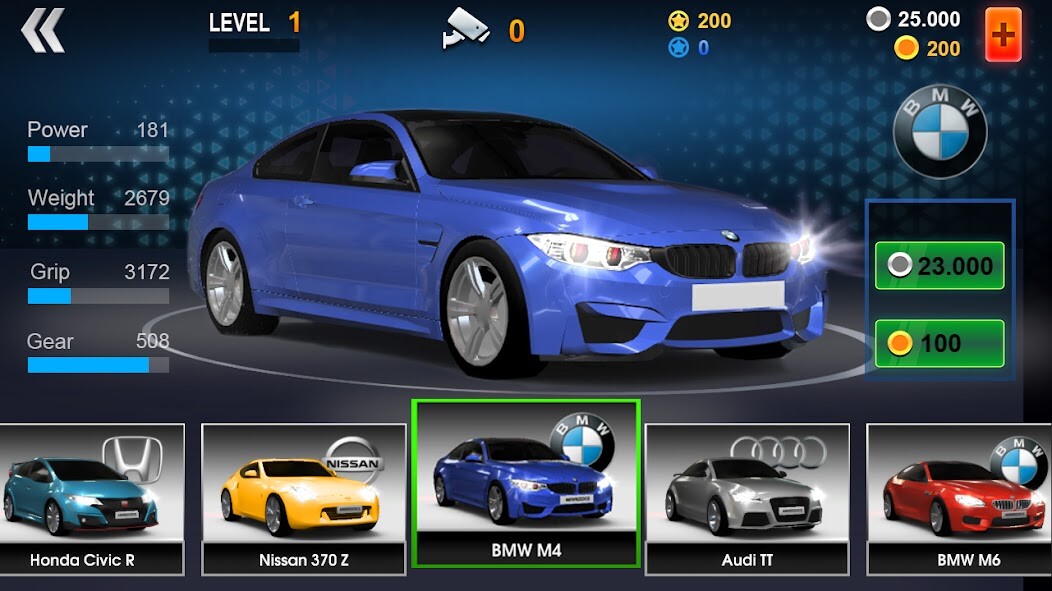Buy the car for 23.000 silver coins
The image size is (1052, 591).
point(939,265)
